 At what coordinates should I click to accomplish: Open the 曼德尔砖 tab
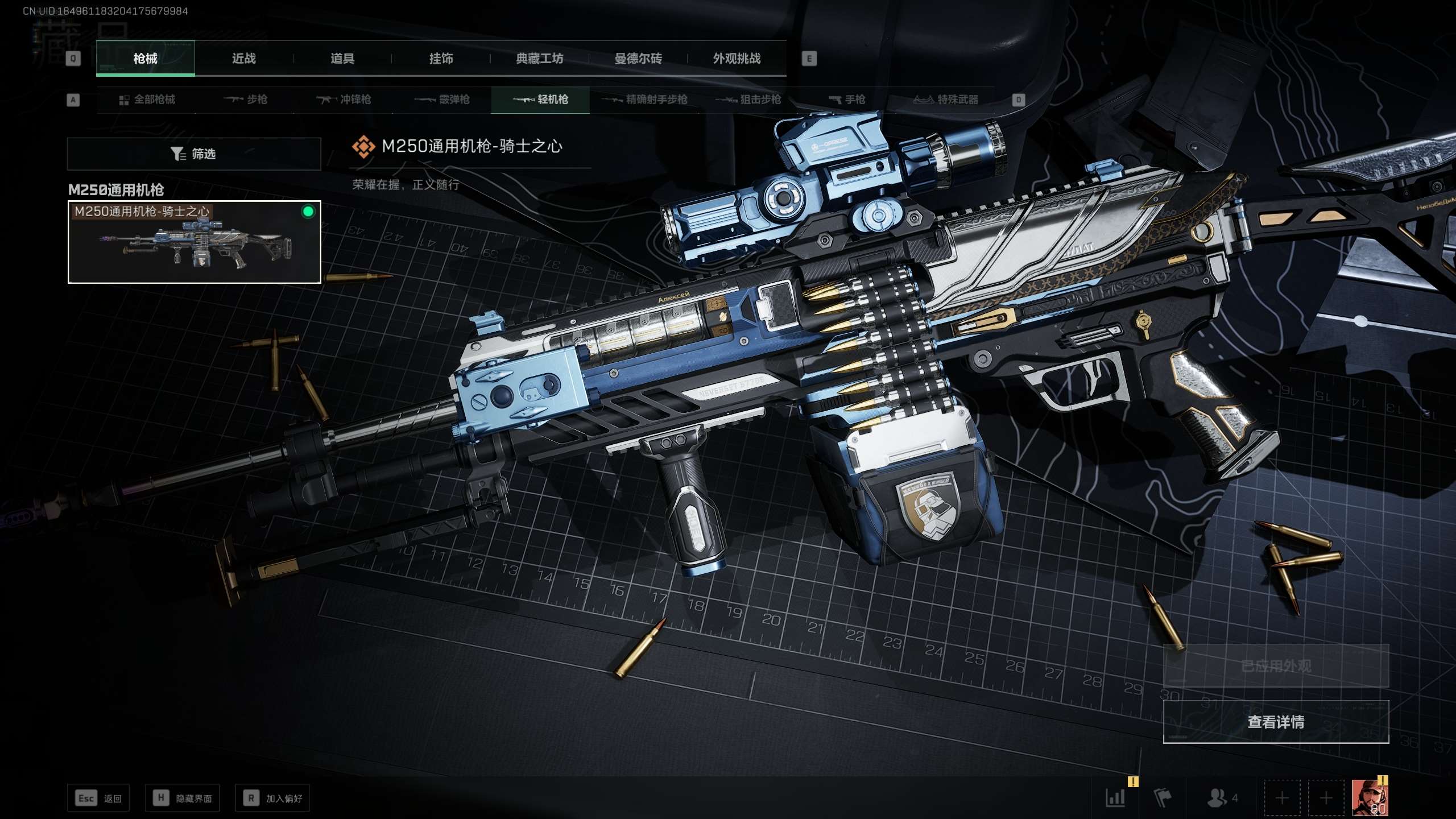pos(638,59)
